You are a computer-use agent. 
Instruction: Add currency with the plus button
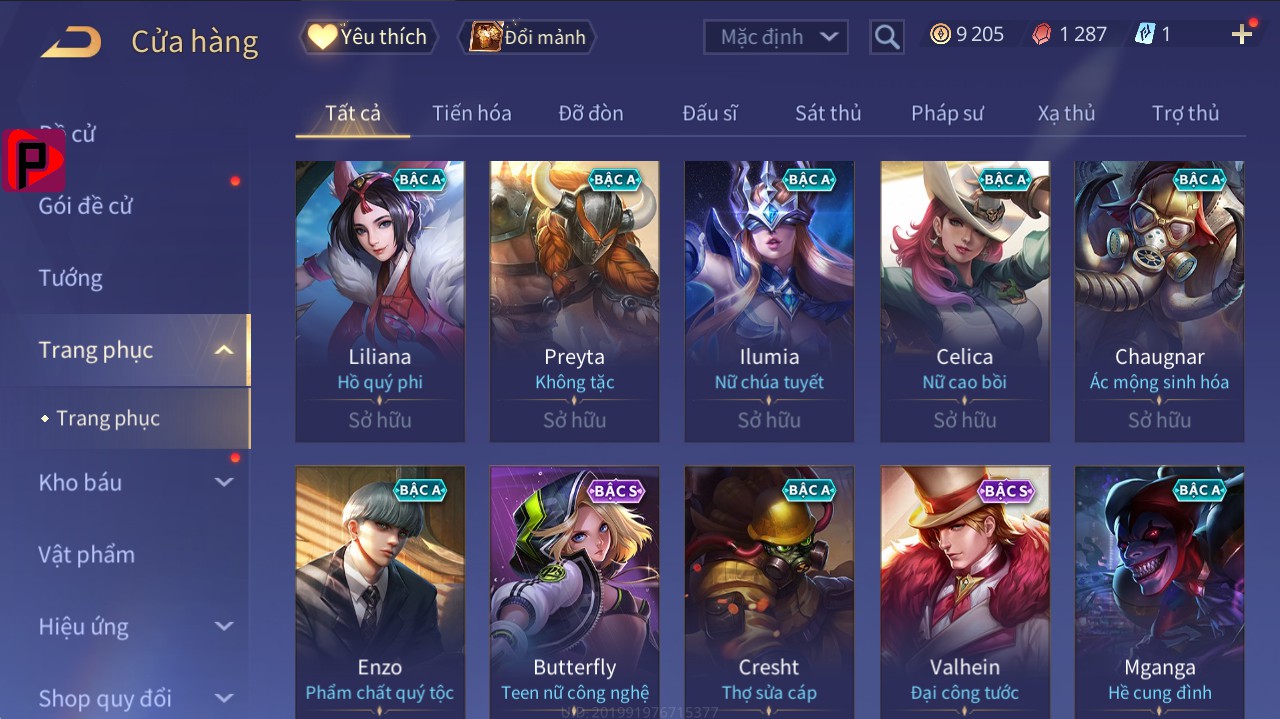tap(1242, 35)
